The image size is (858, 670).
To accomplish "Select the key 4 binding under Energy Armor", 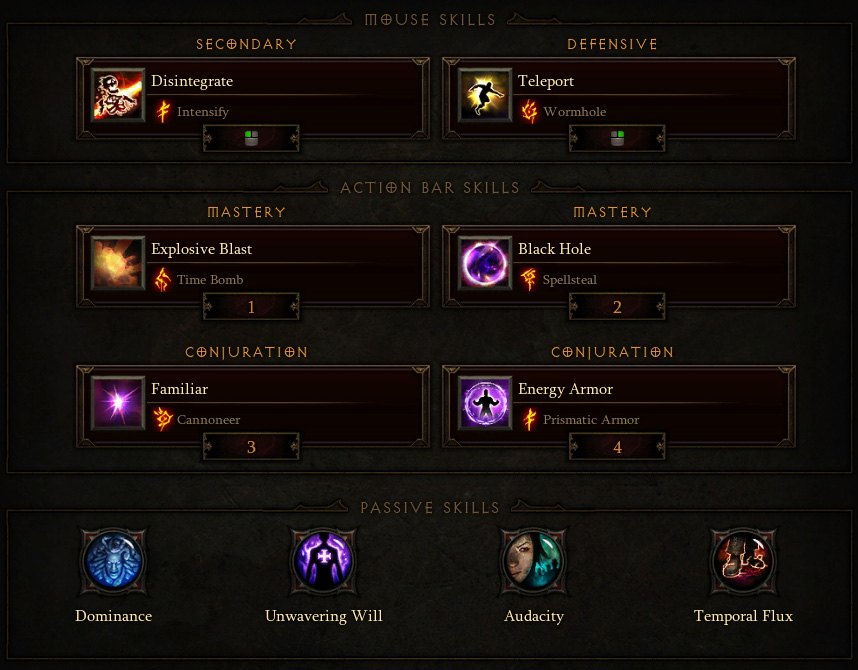I will tap(617, 447).
